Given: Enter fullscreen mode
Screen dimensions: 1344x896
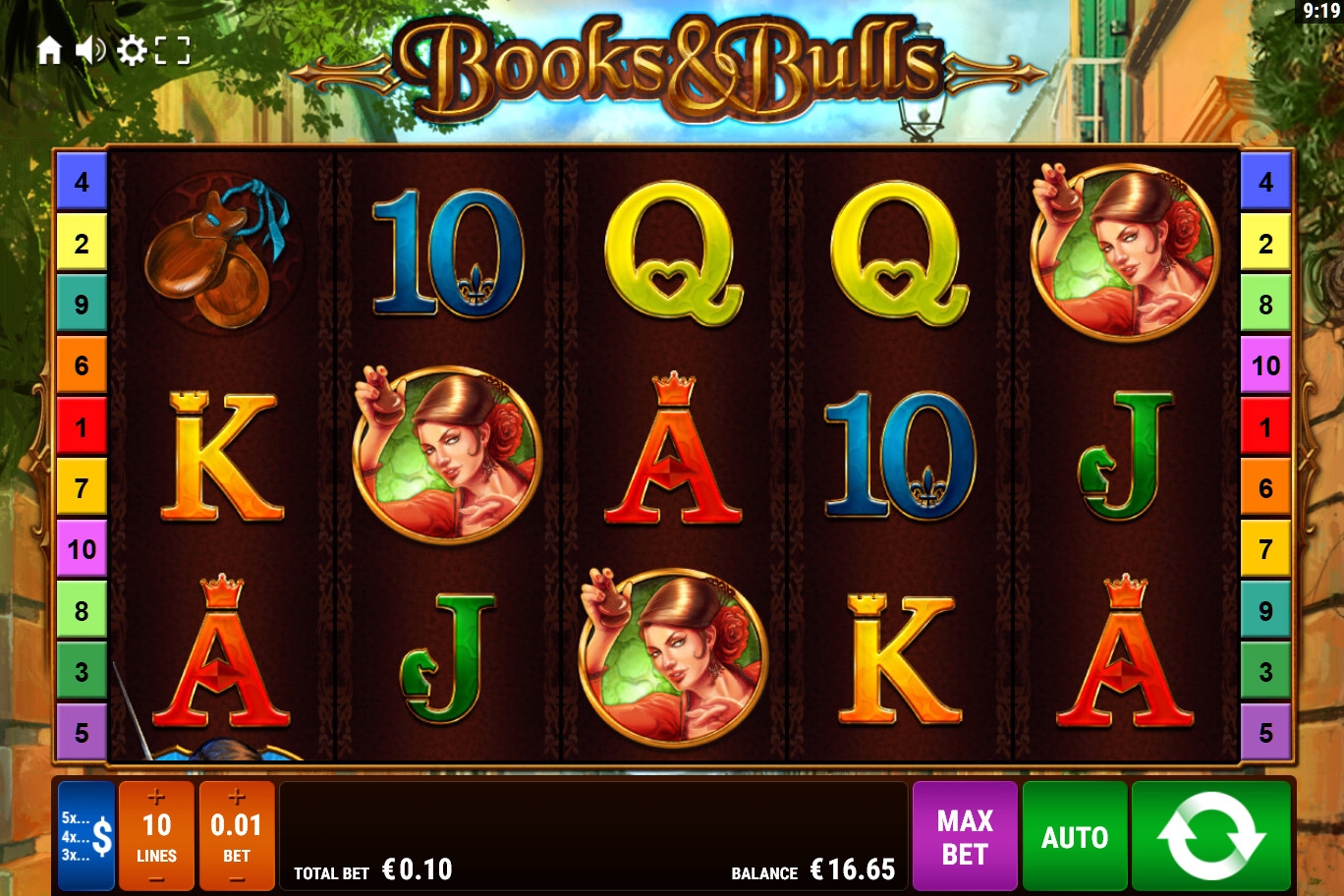Looking at the screenshot, I should point(172,50).
